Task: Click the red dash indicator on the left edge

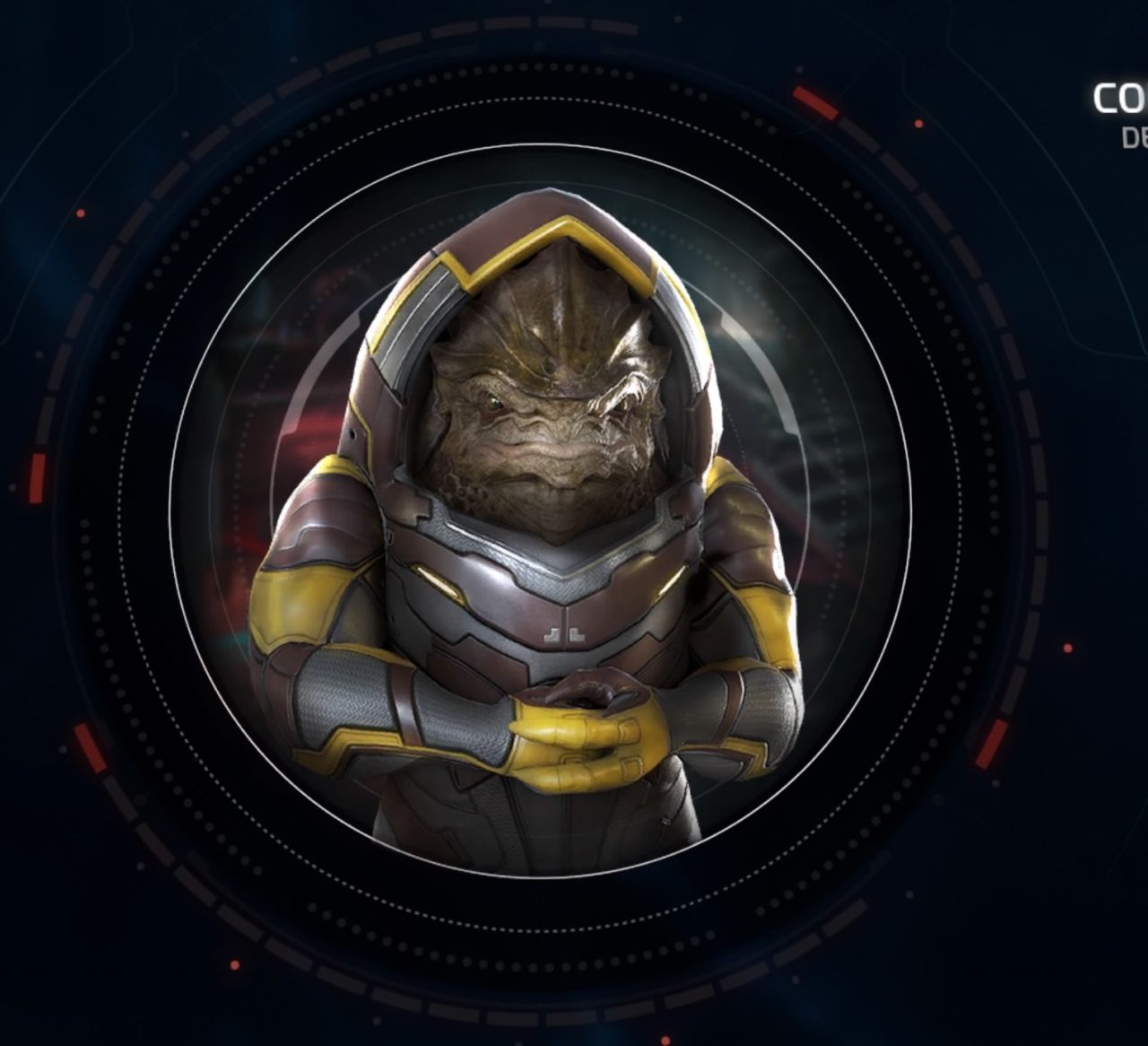Action: tap(37, 475)
